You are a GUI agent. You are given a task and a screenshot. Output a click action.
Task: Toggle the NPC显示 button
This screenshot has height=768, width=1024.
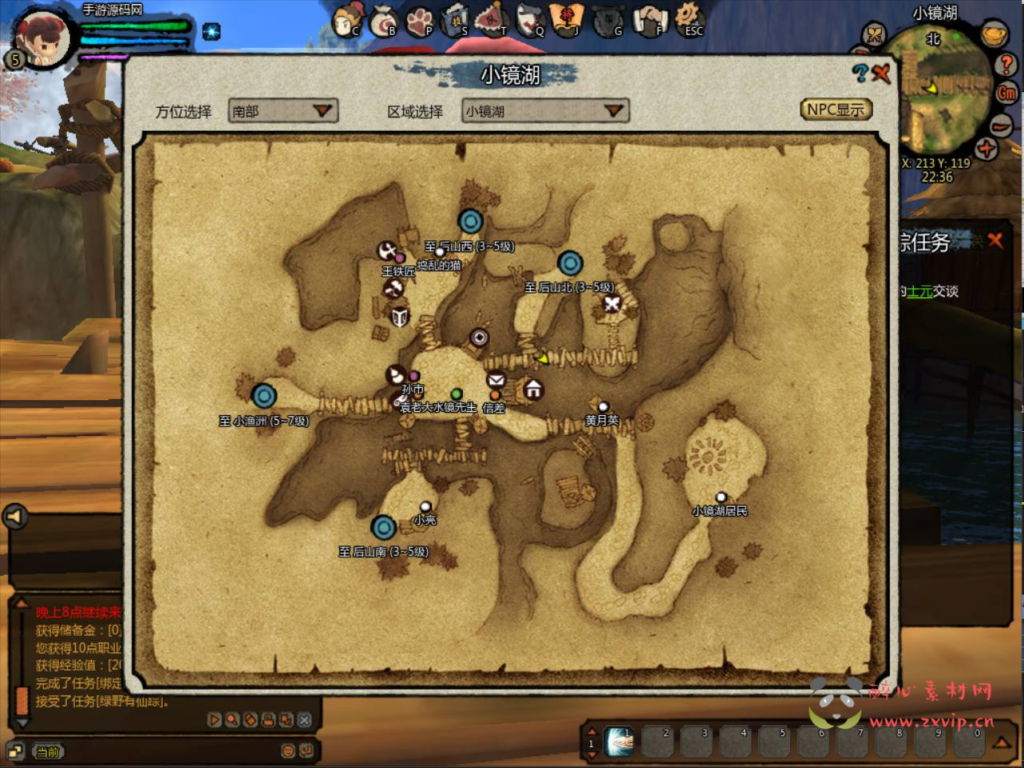point(836,109)
